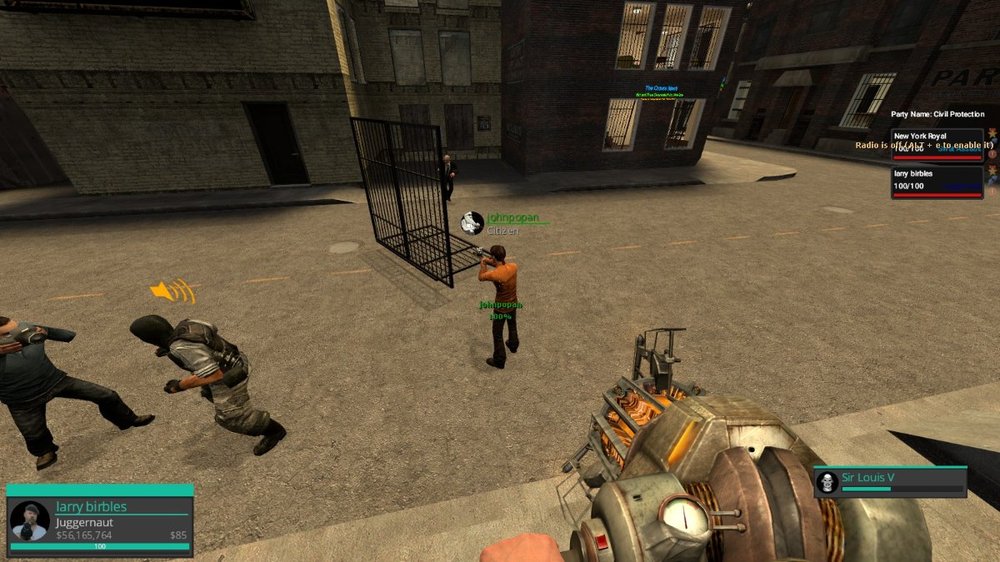Select larry birbles in the party list

937,181
